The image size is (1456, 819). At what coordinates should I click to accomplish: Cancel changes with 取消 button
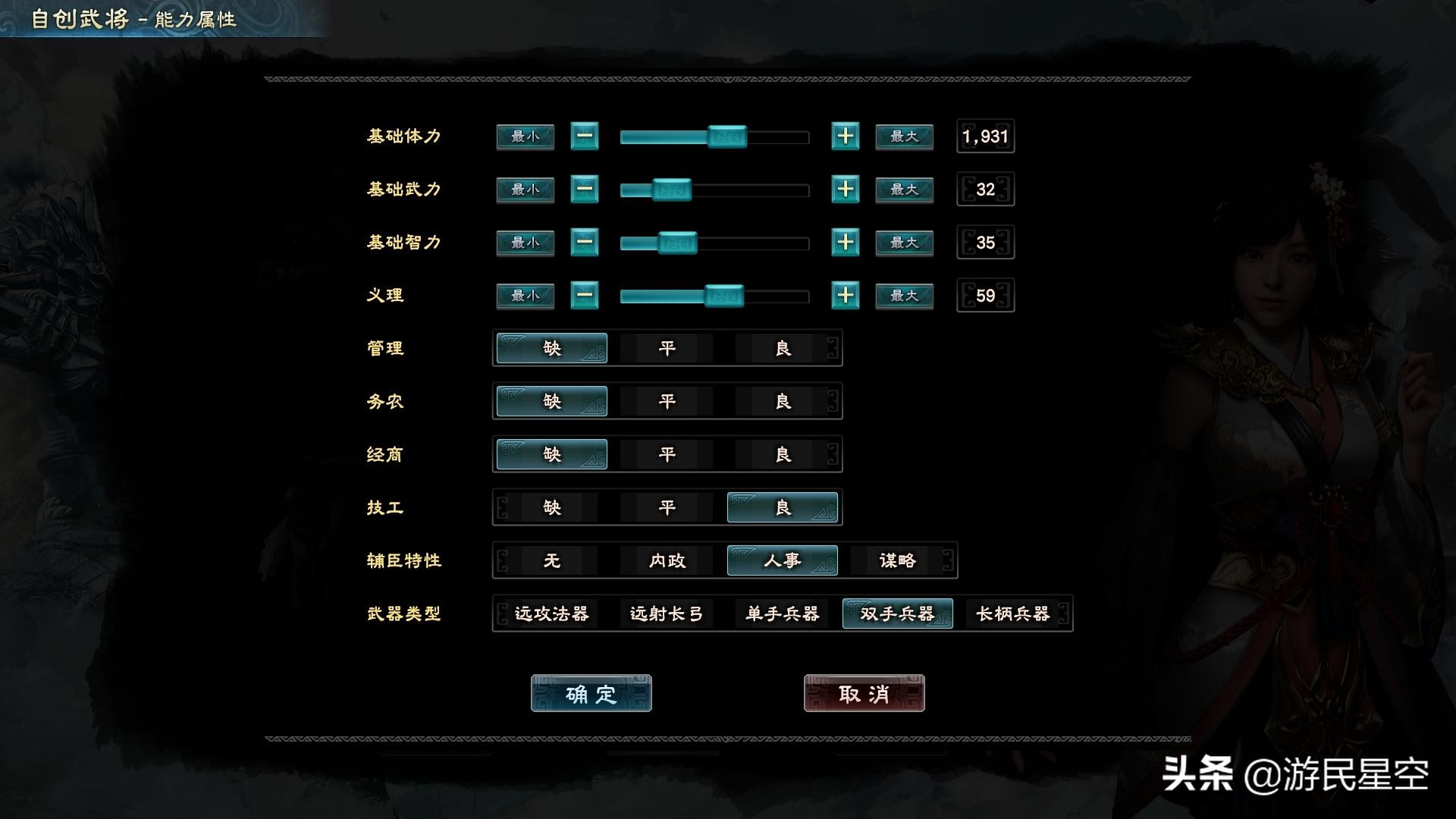(864, 692)
